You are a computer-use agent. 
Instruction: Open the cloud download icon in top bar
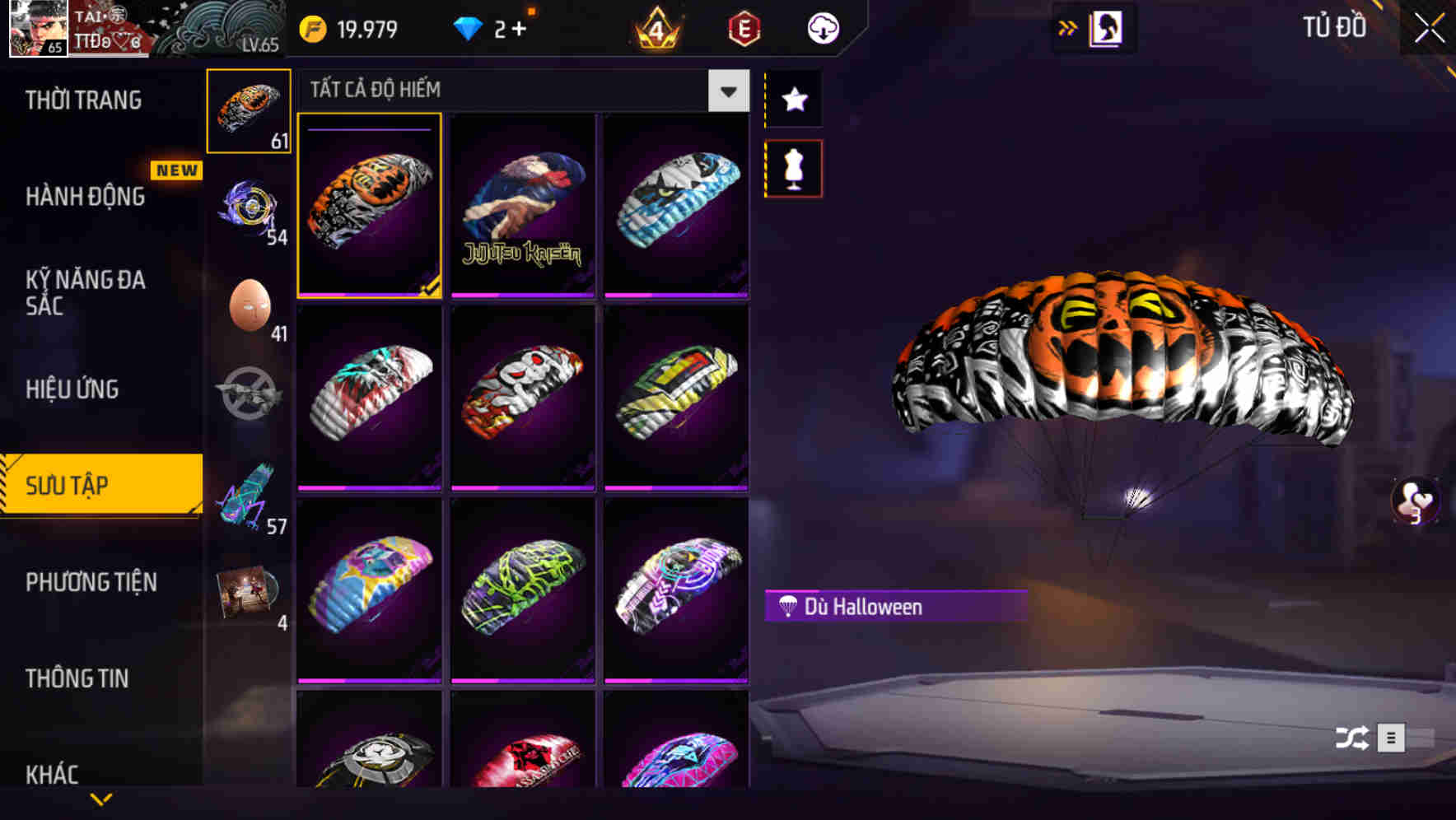824,27
